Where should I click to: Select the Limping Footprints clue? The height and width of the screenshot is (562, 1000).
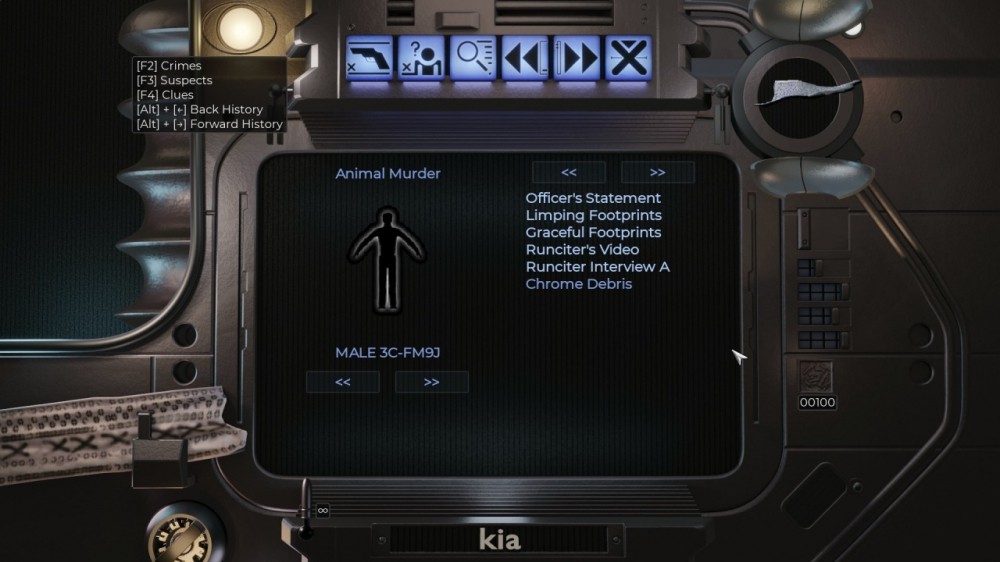coord(593,215)
